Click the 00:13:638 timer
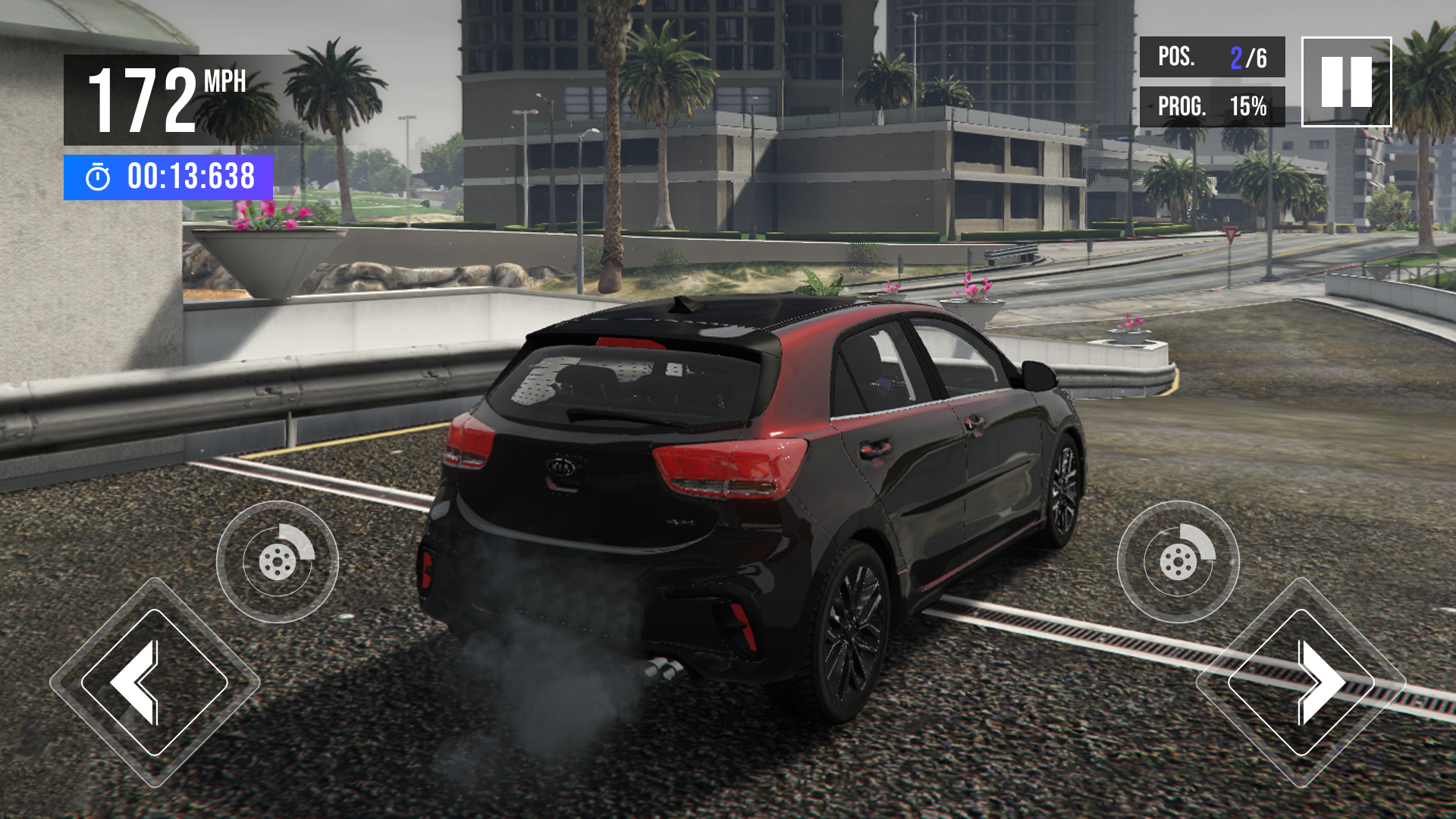This screenshot has width=1456, height=819. pos(190,177)
